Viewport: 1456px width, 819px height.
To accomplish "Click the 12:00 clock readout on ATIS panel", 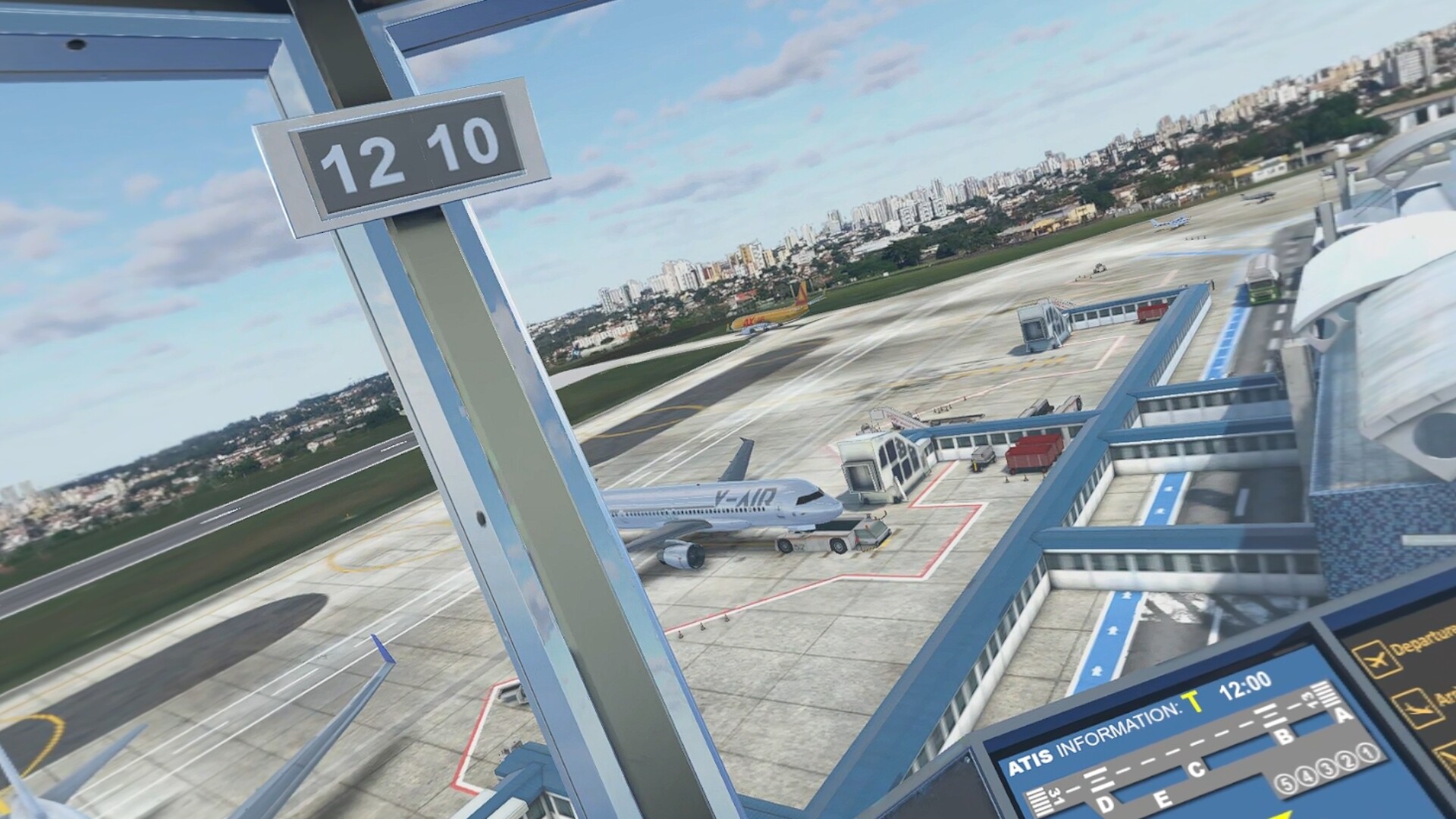I will [x=1244, y=684].
